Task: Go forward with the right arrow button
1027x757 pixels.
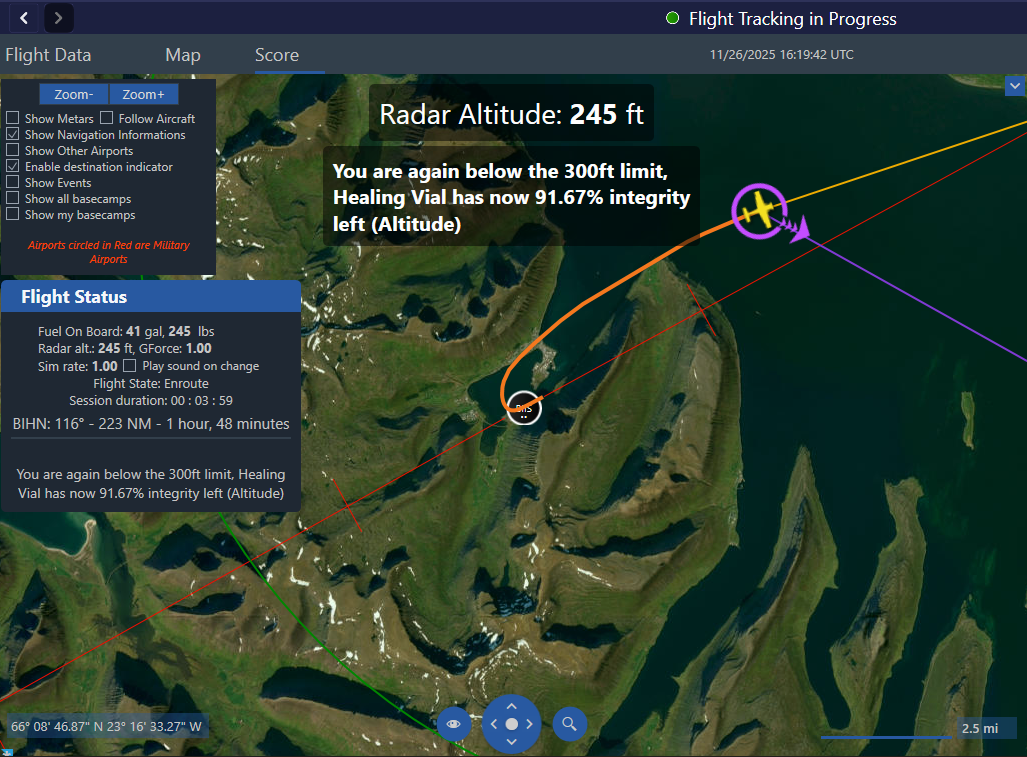Action: pyautogui.click(x=59, y=18)
